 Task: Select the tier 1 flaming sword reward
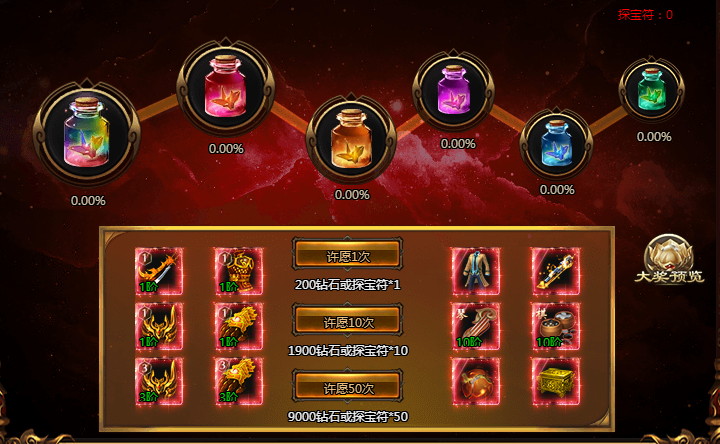pyautogui.click(x=159, y=271)
